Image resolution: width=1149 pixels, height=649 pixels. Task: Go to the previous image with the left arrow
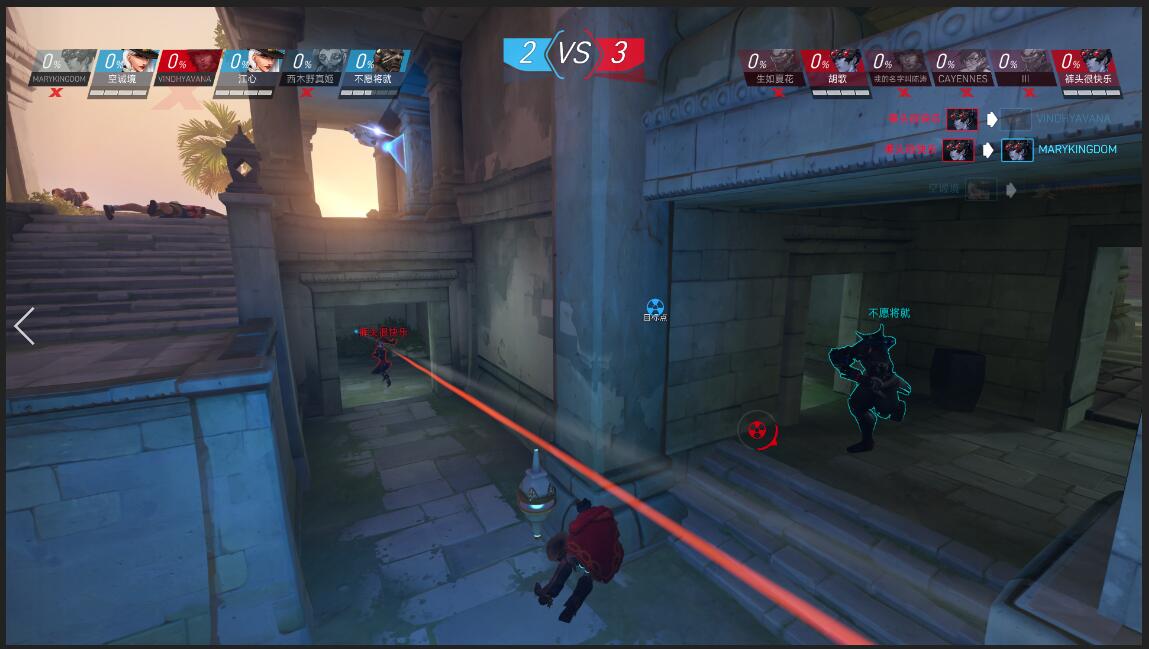click(x=24, y=326)
